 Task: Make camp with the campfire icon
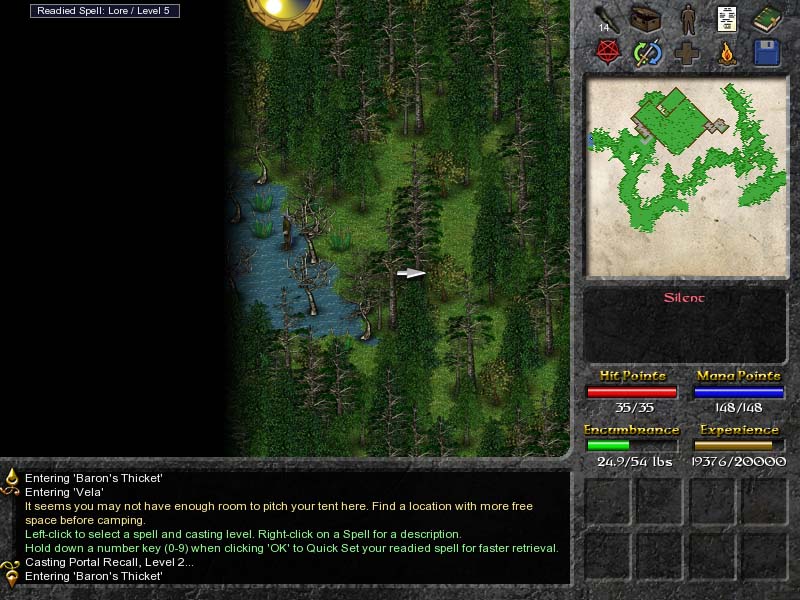coord(727,53)
